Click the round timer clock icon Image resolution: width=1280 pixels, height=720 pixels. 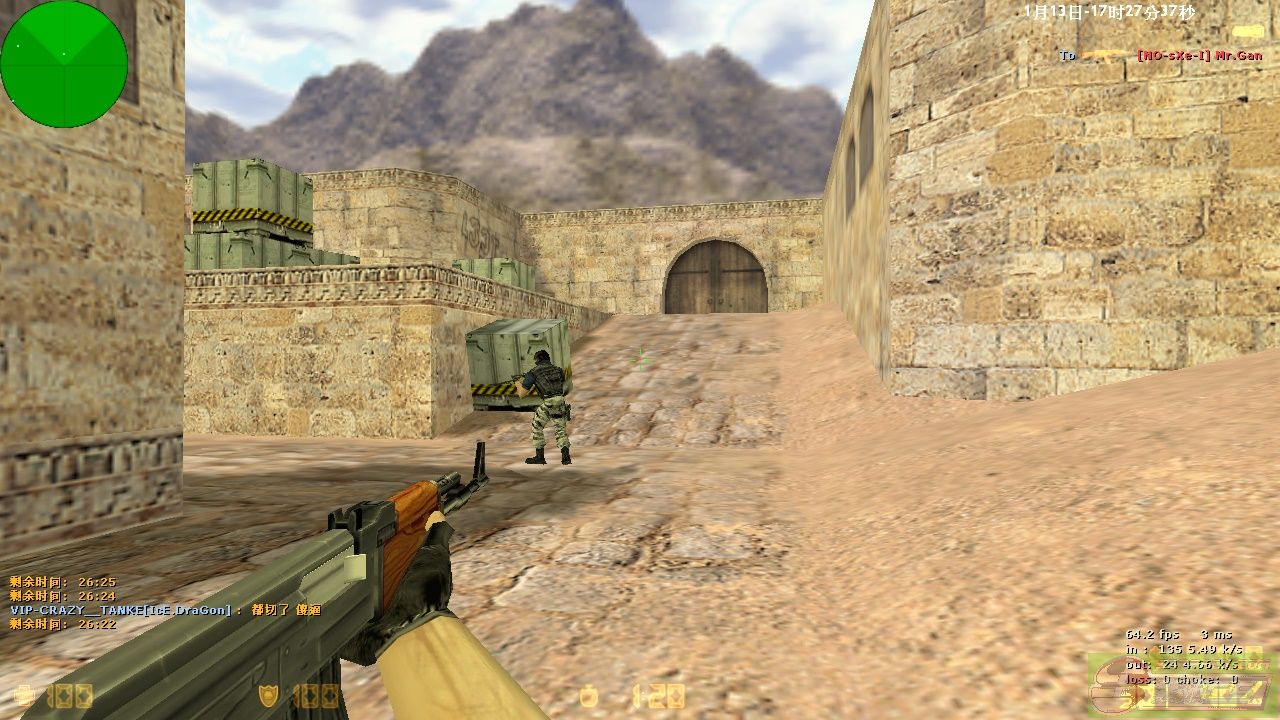[589, 695]
